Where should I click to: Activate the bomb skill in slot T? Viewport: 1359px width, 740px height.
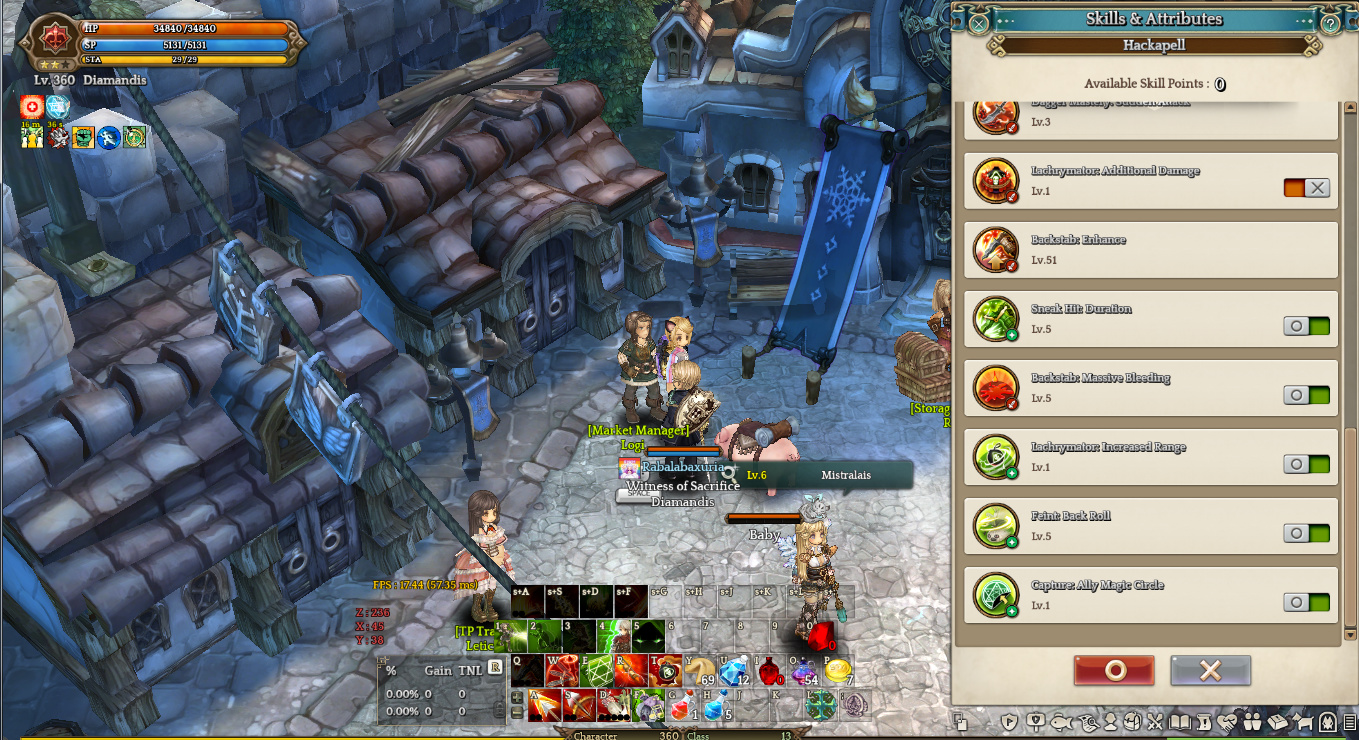point(666,671)
